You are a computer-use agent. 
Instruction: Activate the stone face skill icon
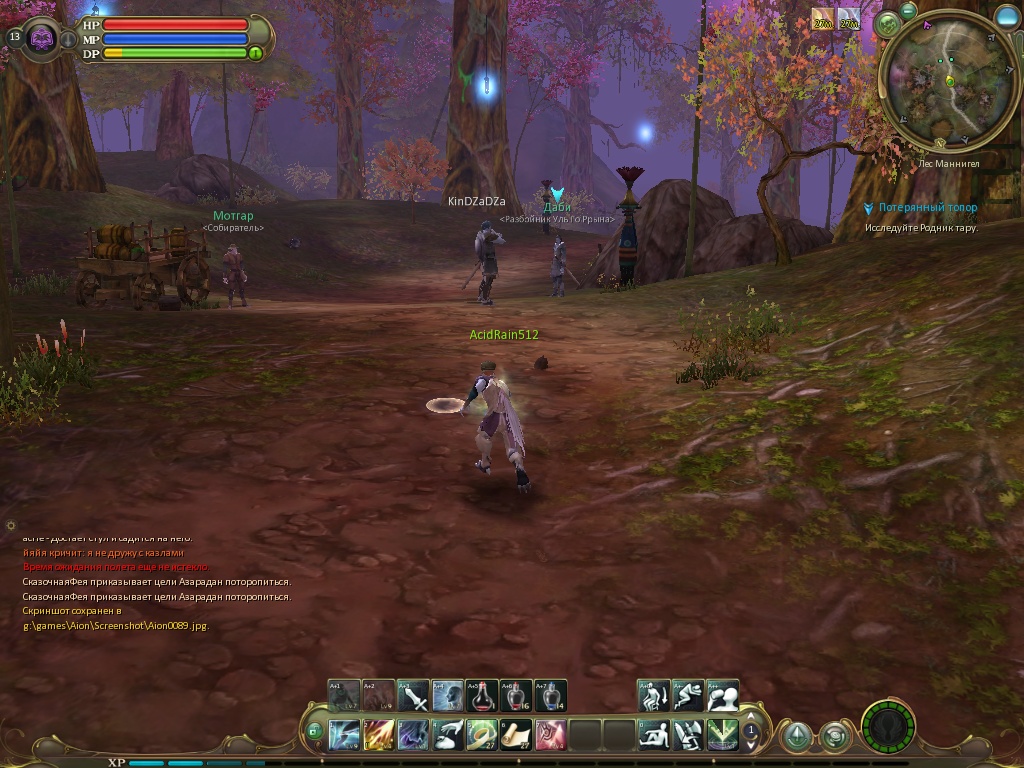click(448, 696)
